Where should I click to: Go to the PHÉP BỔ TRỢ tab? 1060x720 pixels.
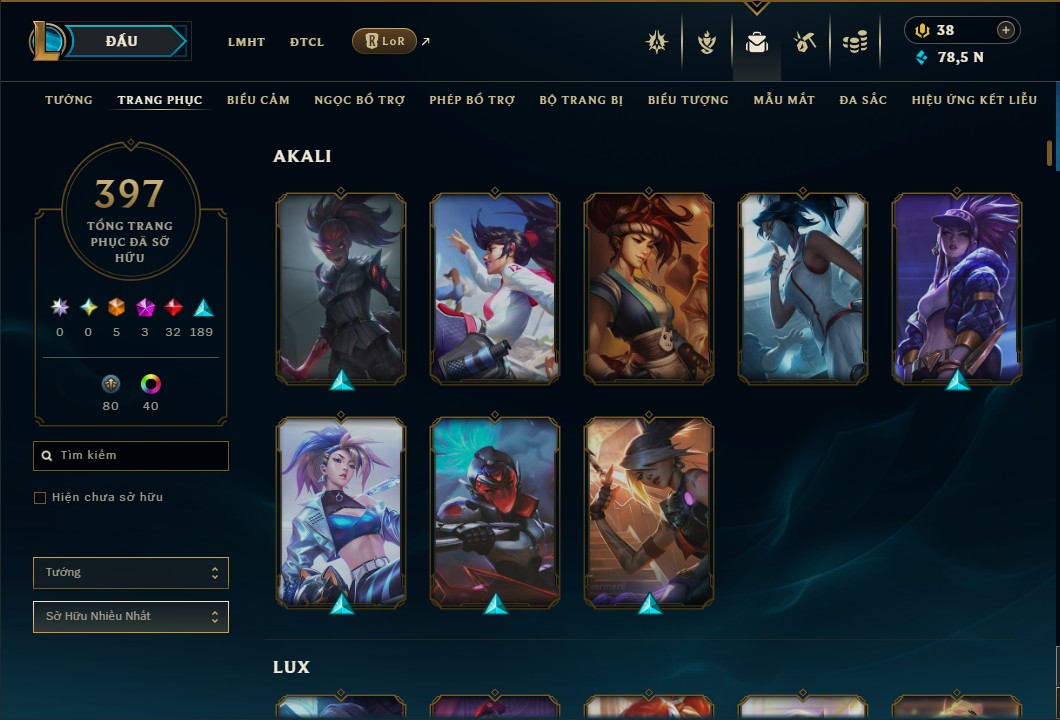(x=472, y=100)
